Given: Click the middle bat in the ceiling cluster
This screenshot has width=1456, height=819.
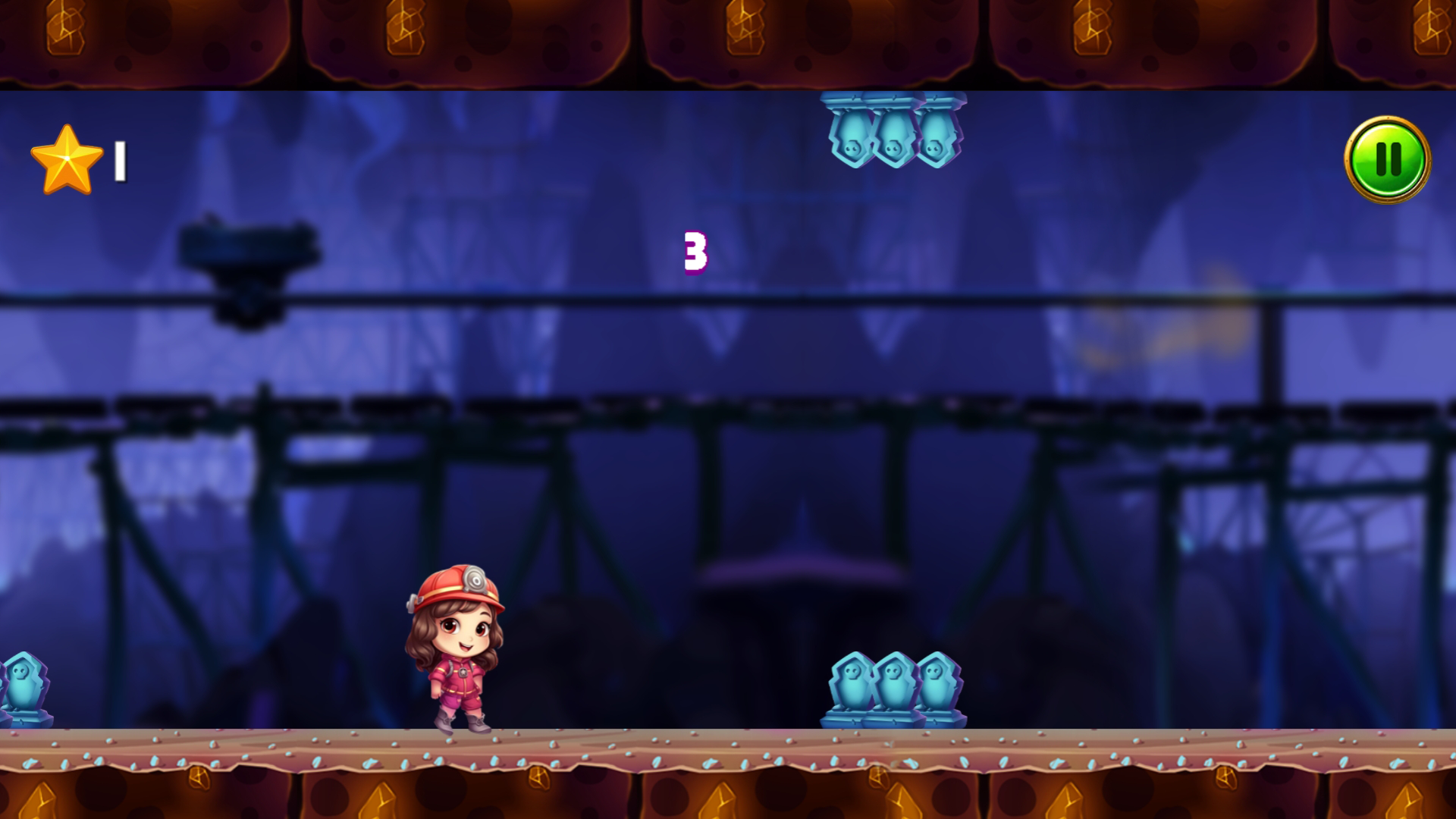Looking at the screenshot, I should pos(893,140).
